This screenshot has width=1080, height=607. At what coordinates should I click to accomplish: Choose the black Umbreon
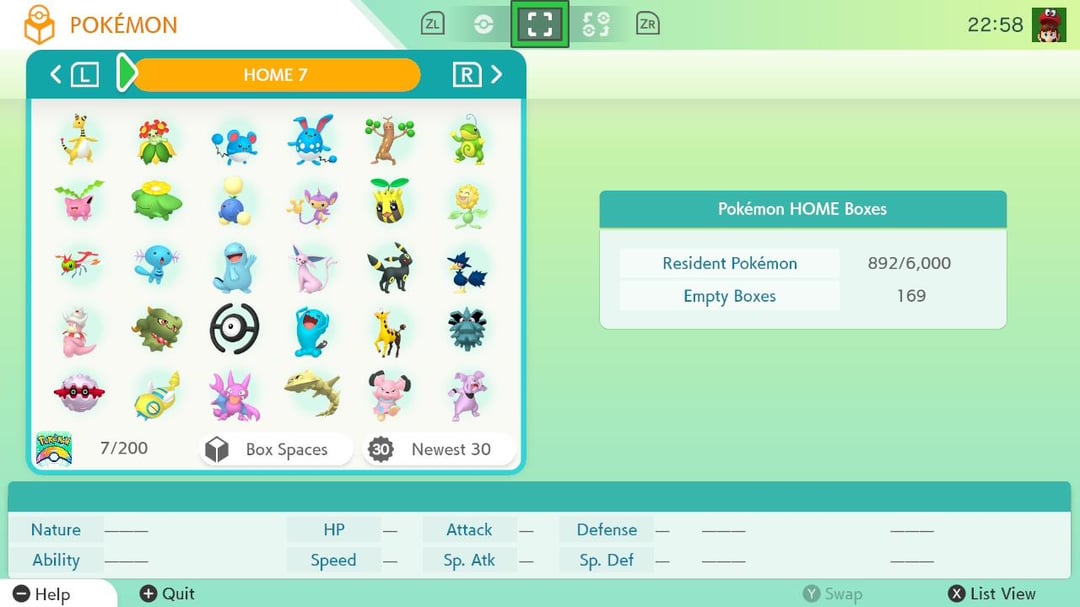pyautogui.click(x=389, y=268)
